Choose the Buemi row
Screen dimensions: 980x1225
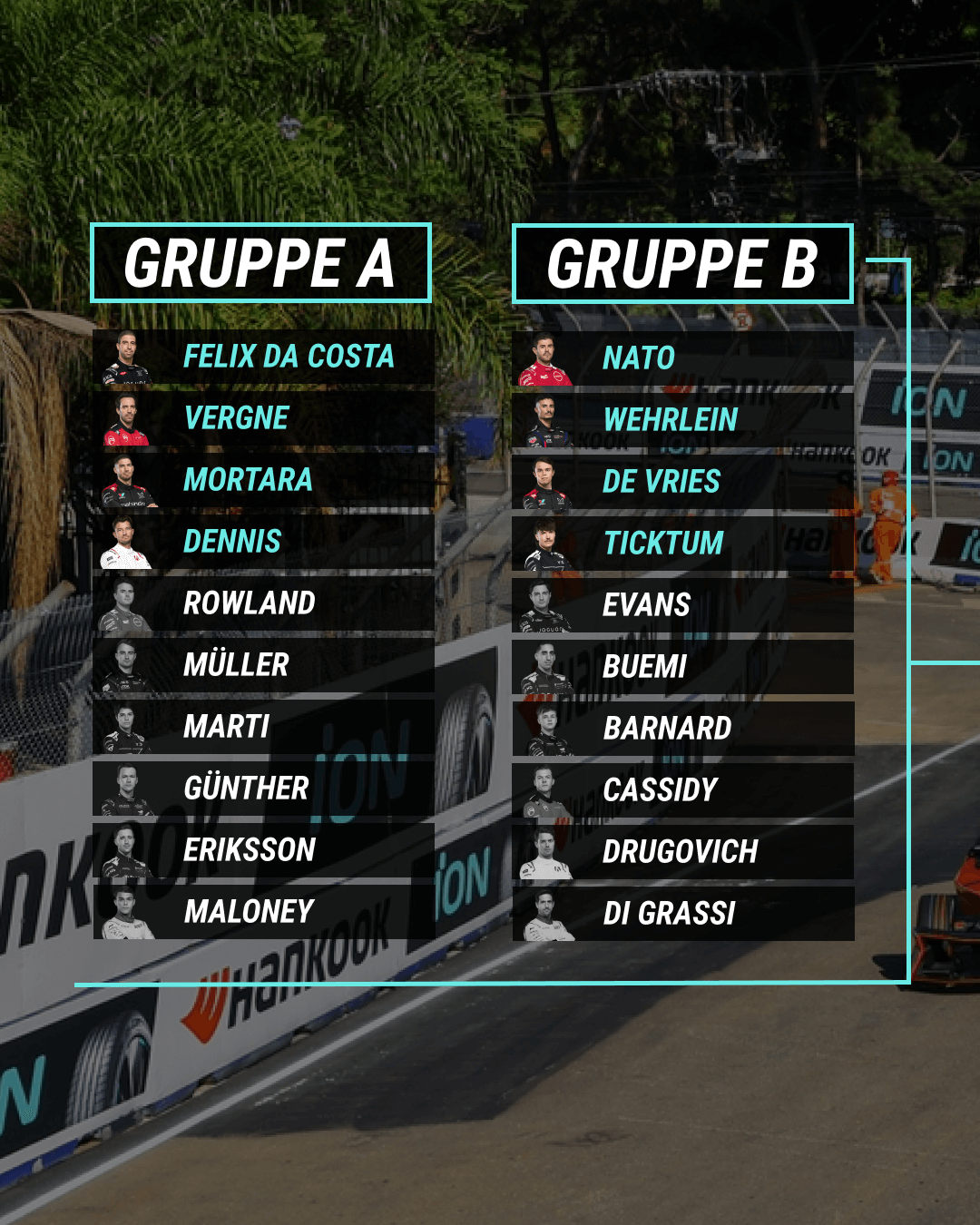(x=682, y=667)
